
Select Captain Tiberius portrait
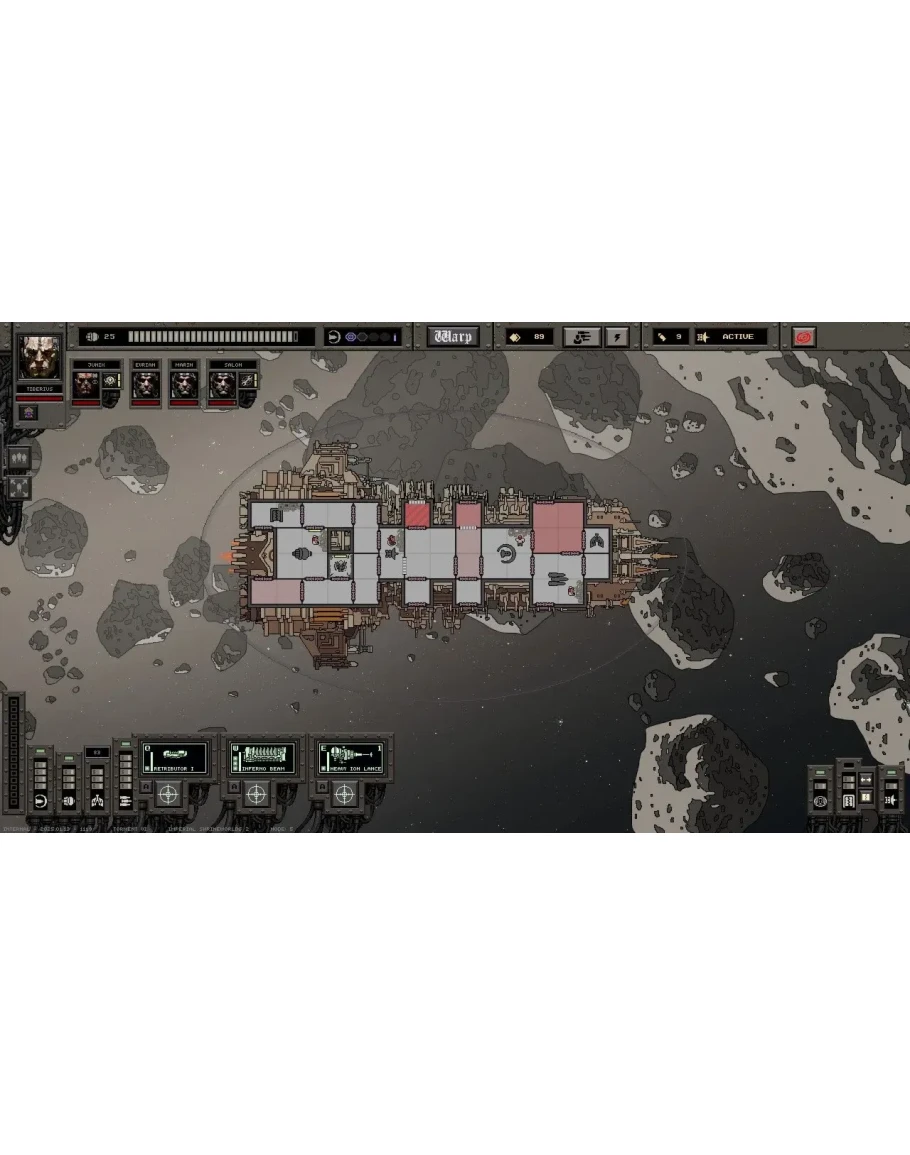[x=40, y=357]
